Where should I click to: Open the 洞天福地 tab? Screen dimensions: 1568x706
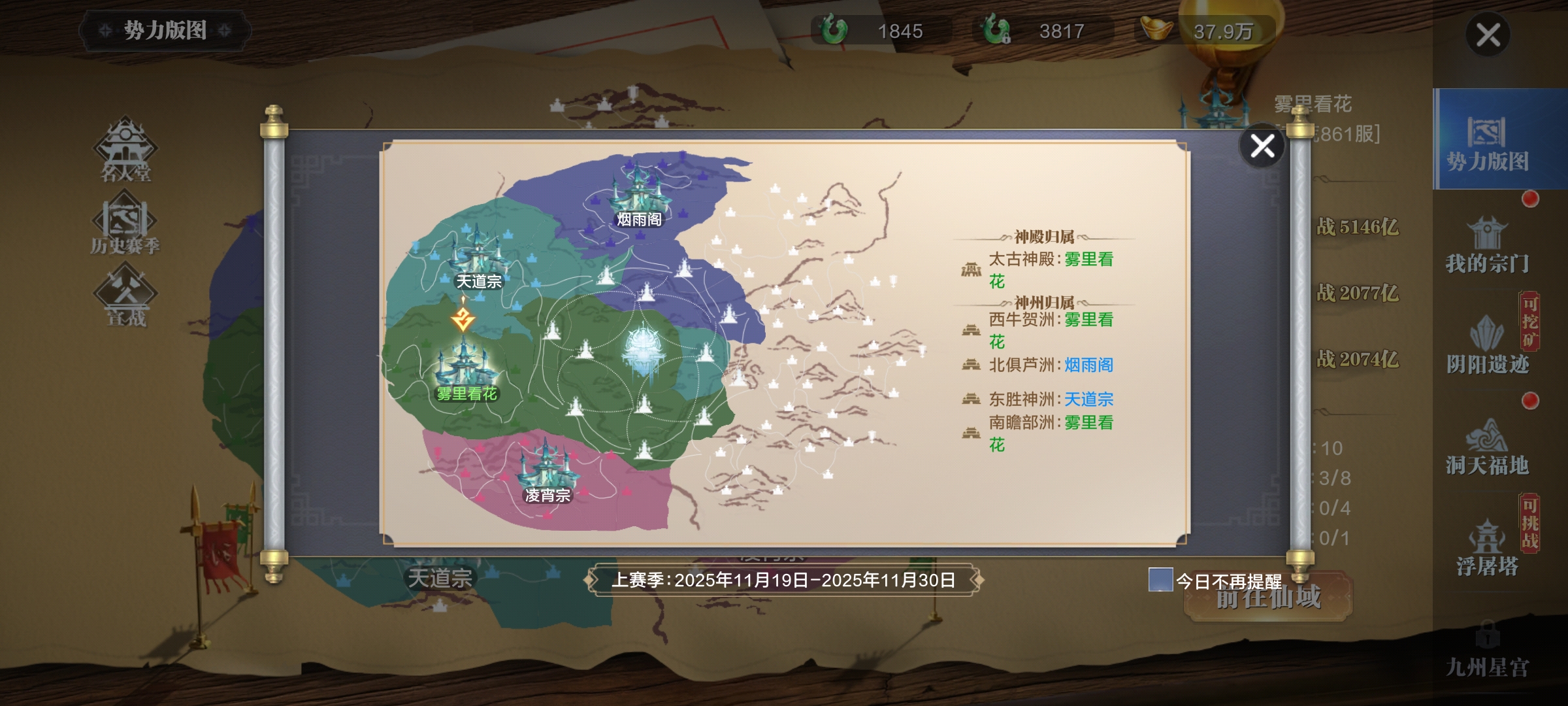pyautogui.click(x=1487, y=448)
